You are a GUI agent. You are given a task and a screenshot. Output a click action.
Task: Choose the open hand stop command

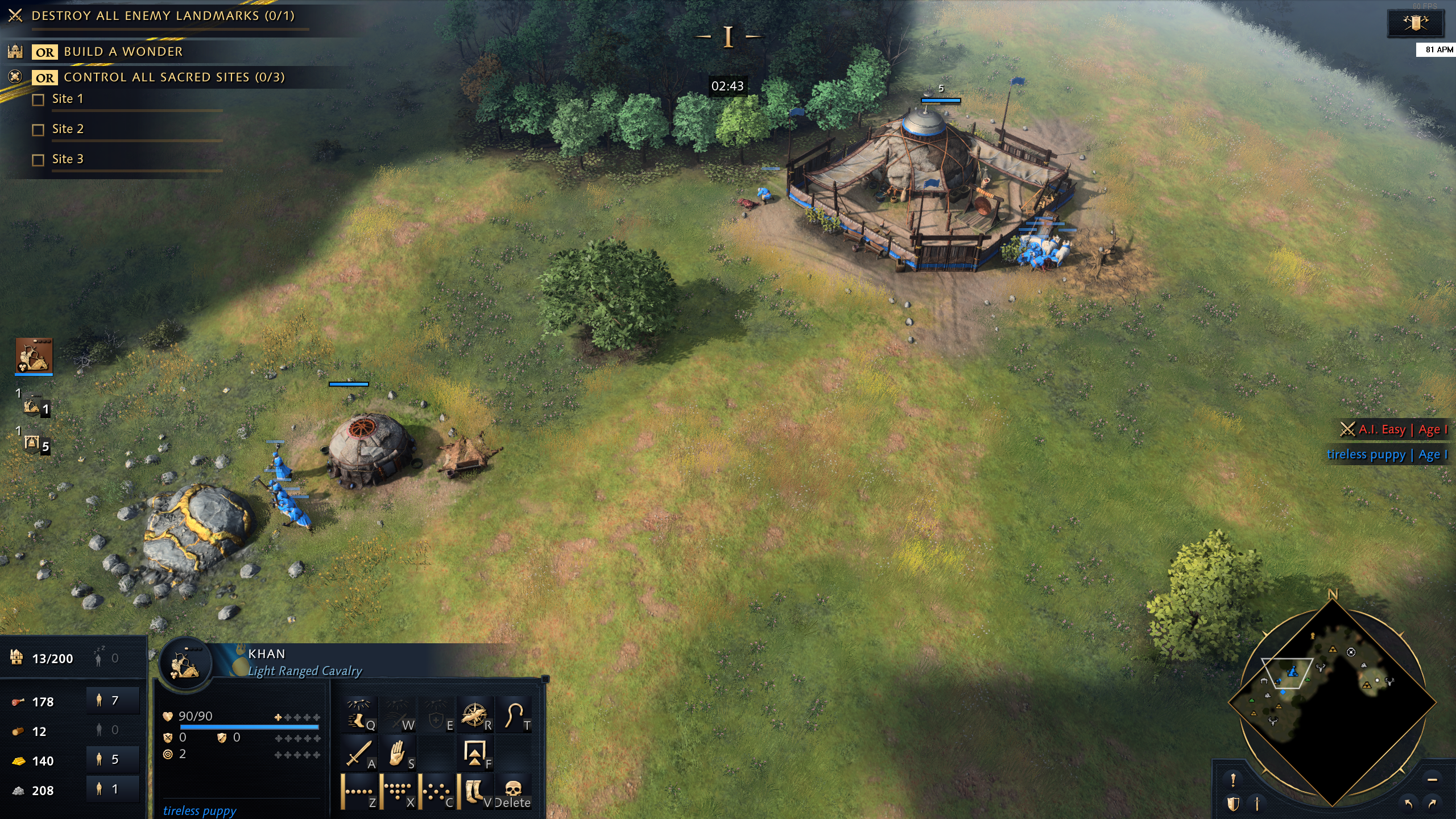tap(398, 753)
